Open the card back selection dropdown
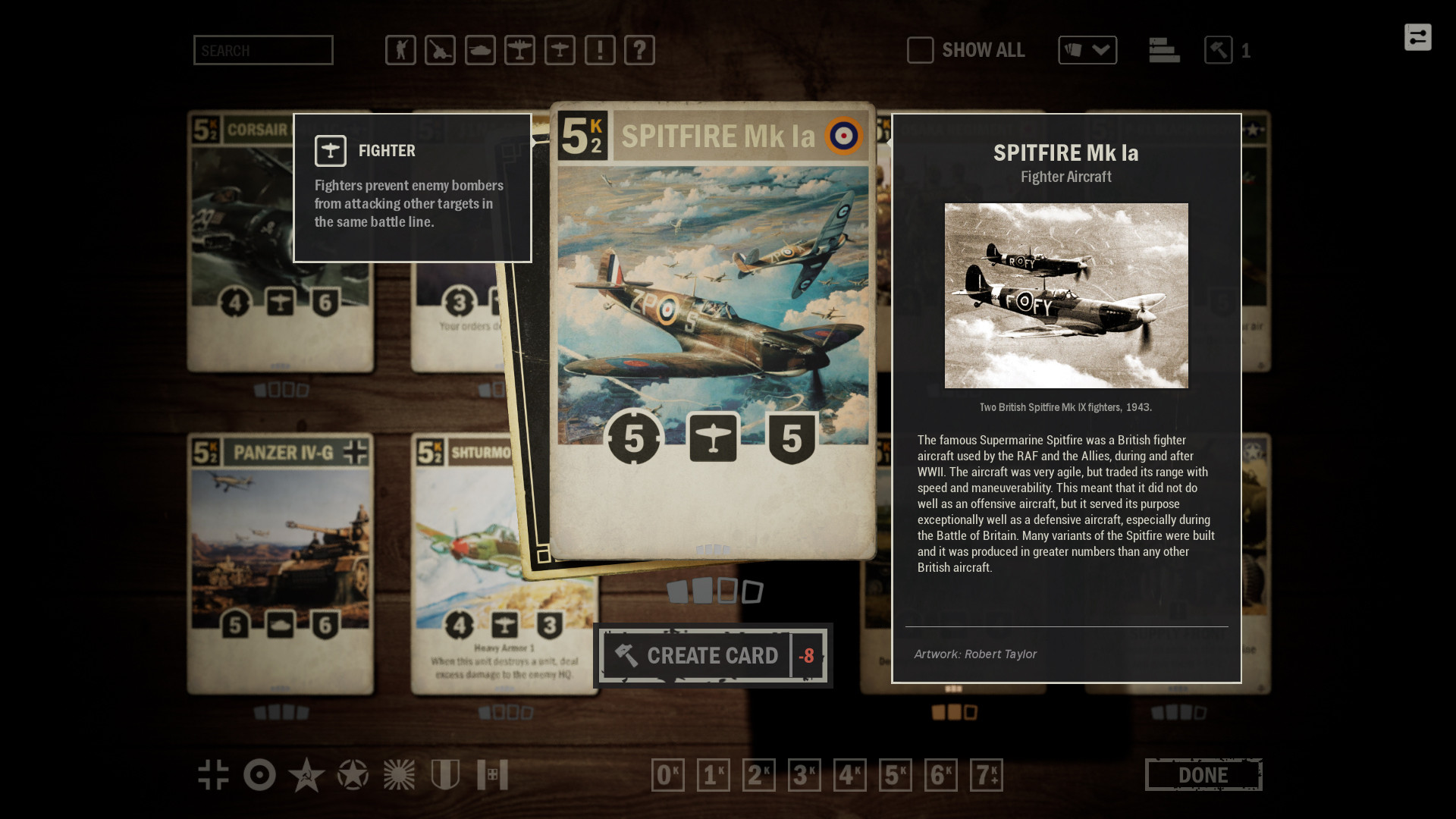Viewport: 1456px width, 819px height. (1088, 50)
